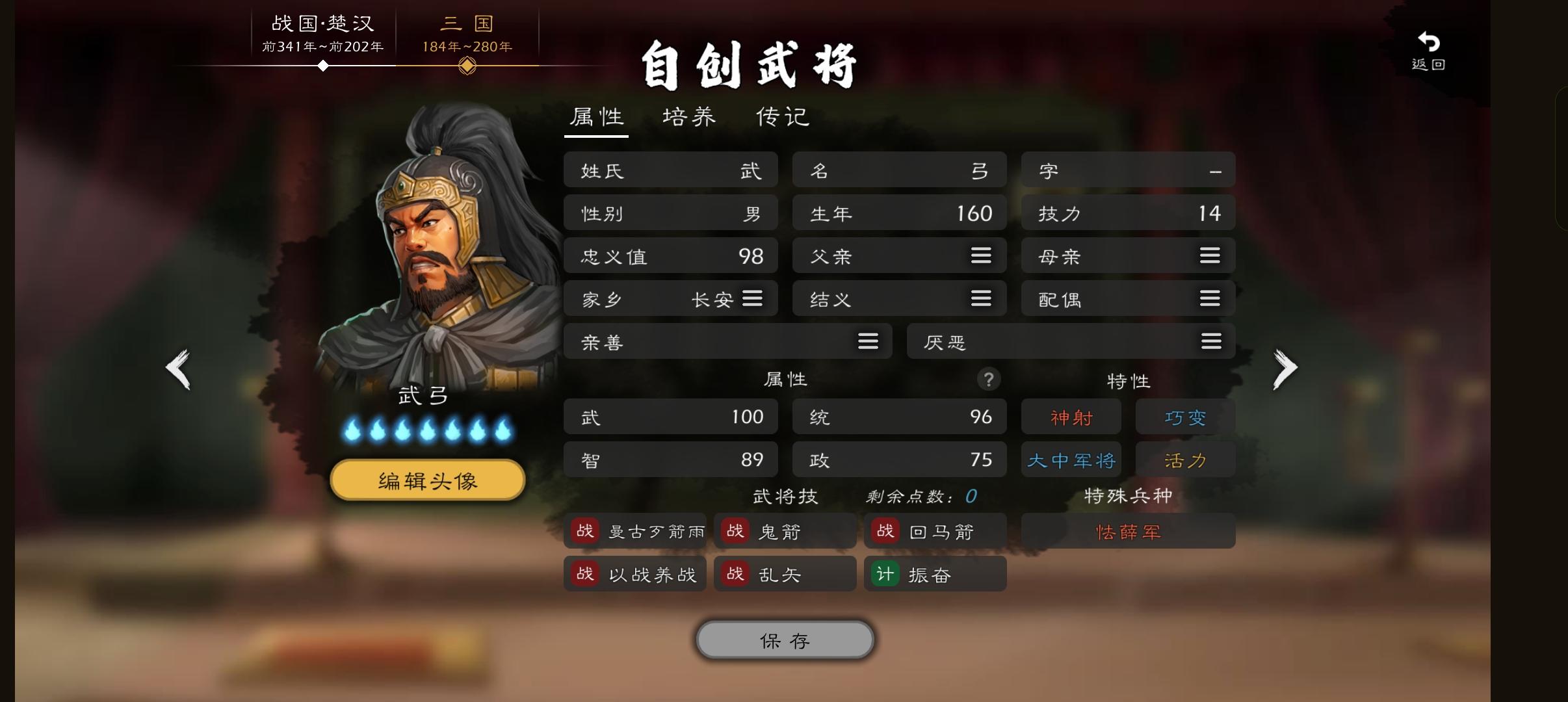Image resolution: width=1568 pixels, height=702 pixels.
Task: Click the 返回 back arrow icon
Action: click(x=1429, y=42)
